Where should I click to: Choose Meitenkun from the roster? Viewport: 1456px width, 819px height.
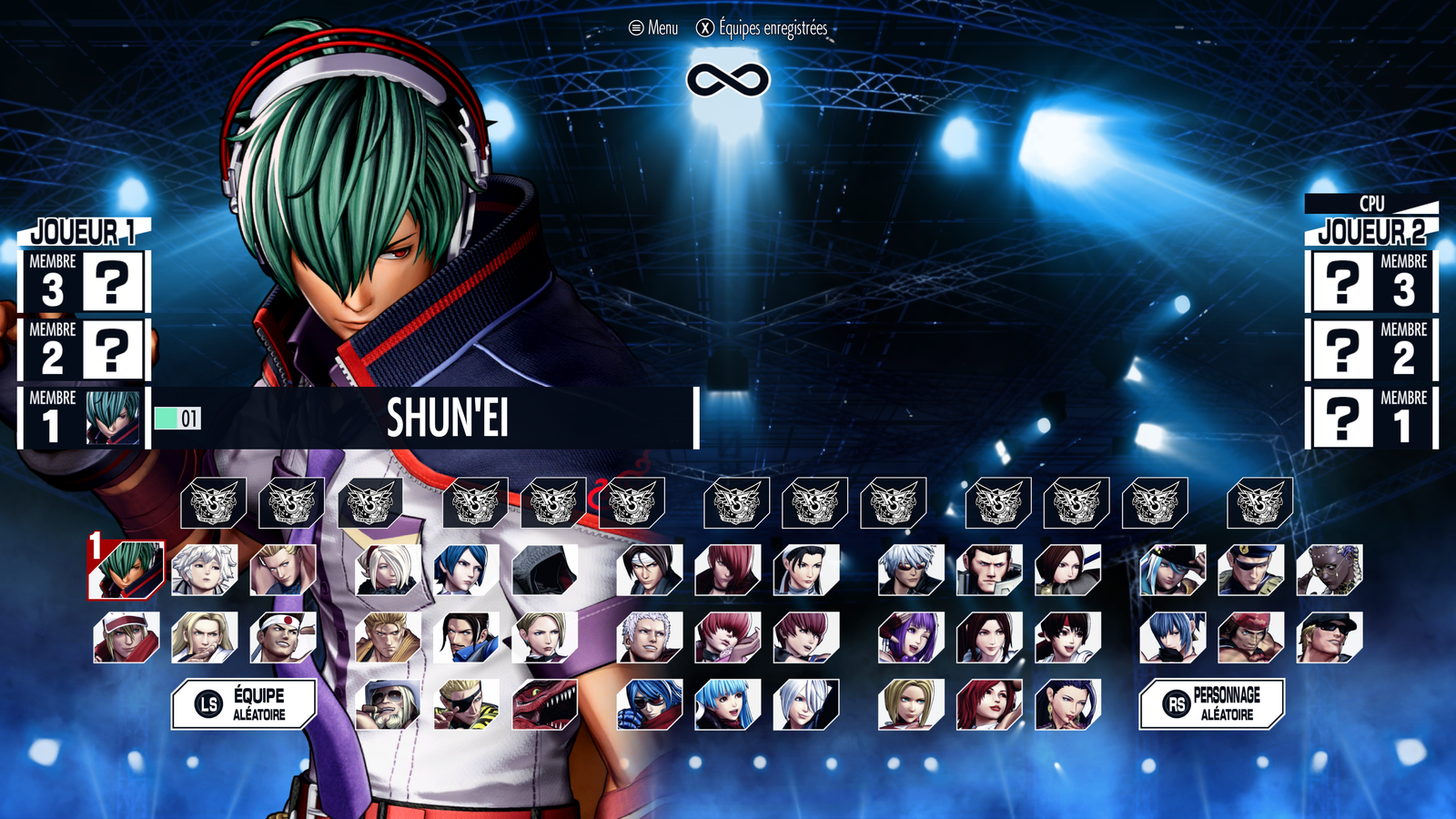point(205,571)
